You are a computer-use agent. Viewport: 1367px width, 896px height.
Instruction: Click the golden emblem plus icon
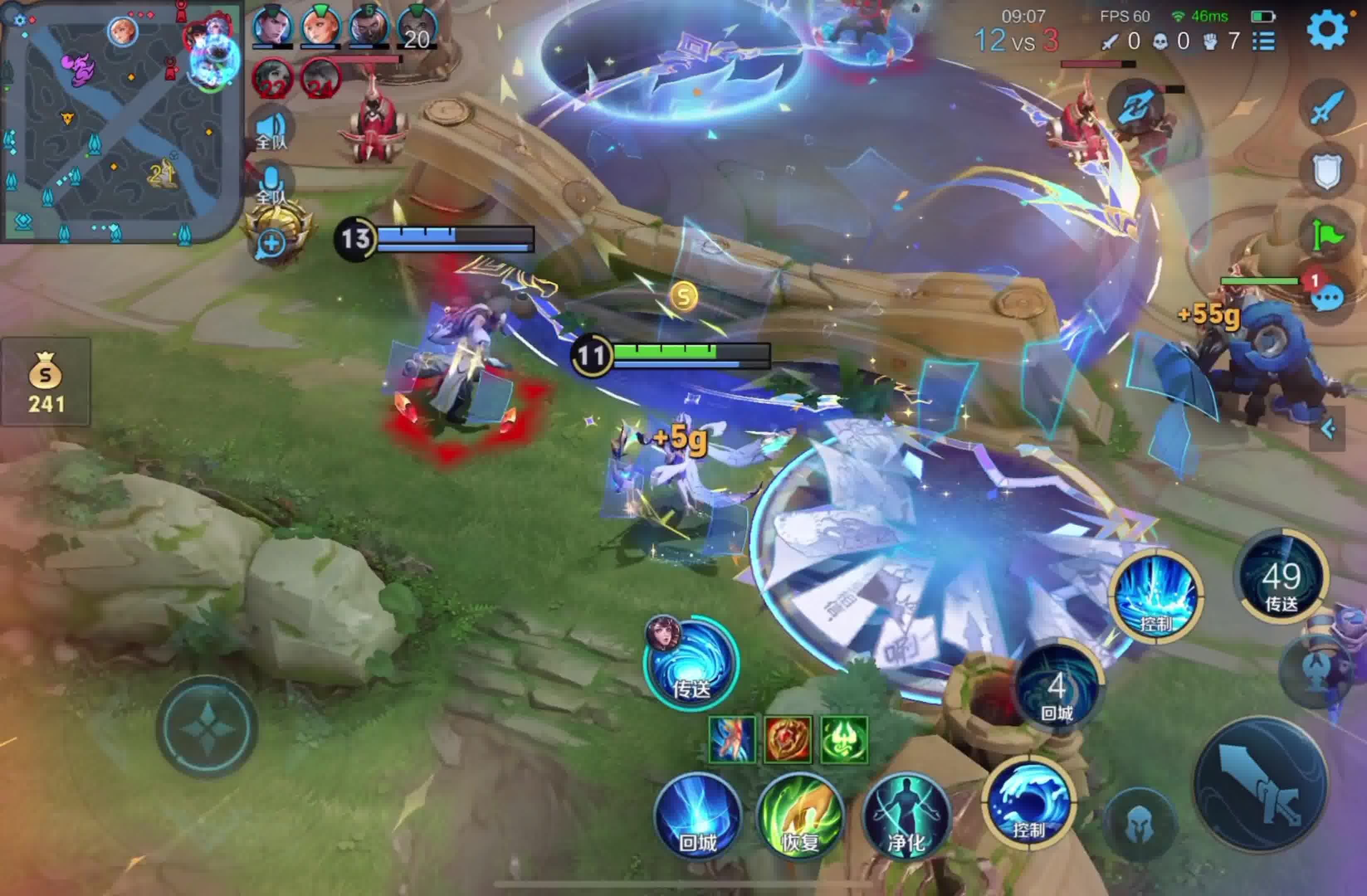(x=271, y=244)
